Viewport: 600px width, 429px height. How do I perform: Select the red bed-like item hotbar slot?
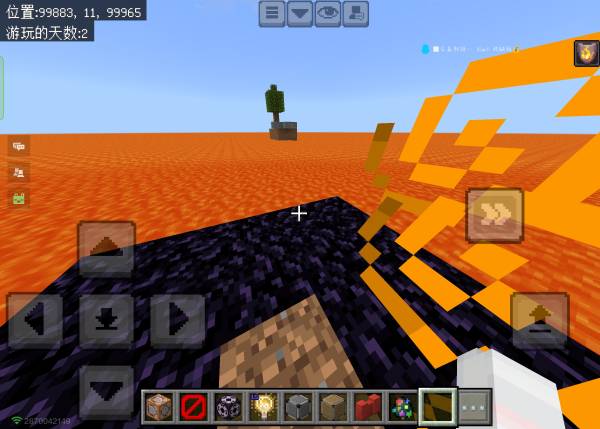coord(368,407)
